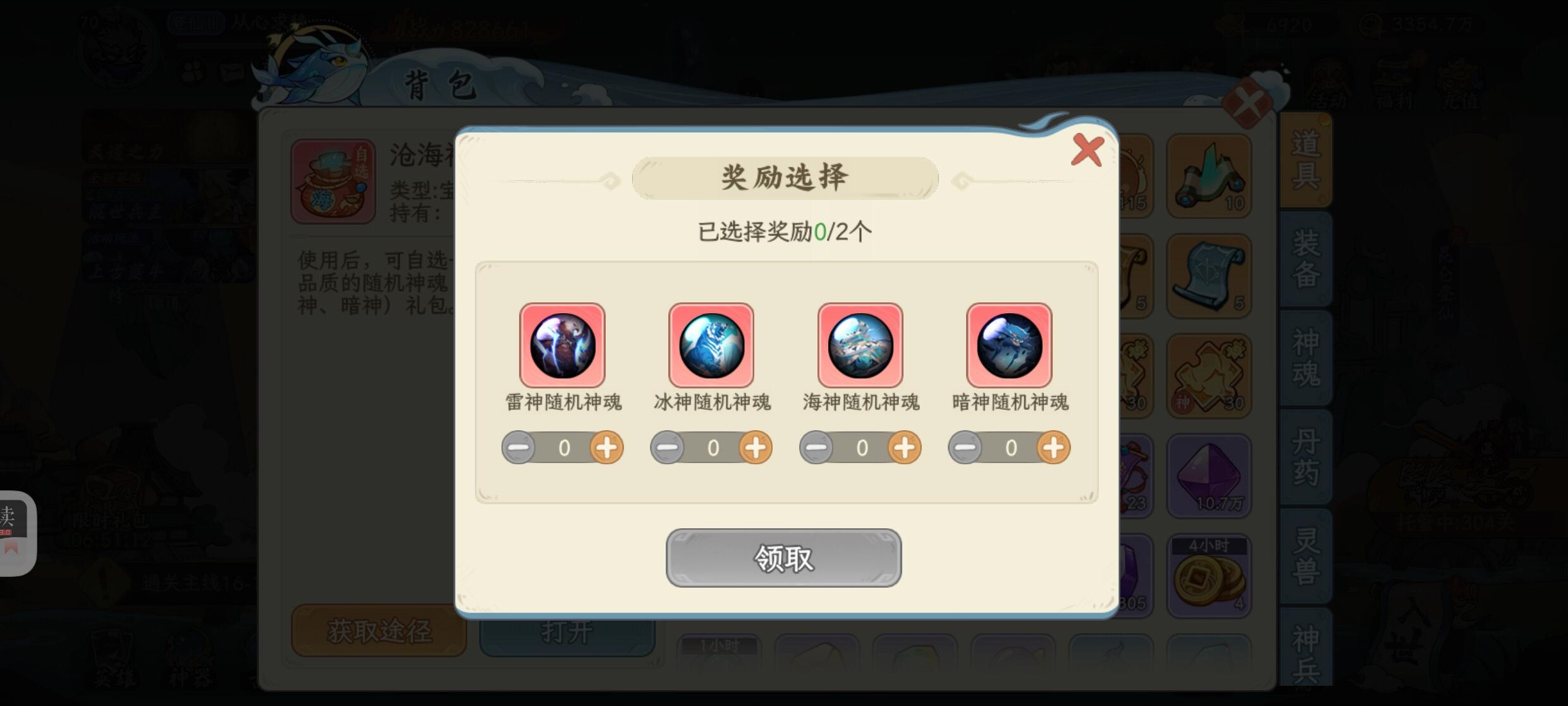This screenshot has height=706, width=1568.
Task: Select the 暗神随机神魂 reward icon
Action: click(x=1009, y=345)
